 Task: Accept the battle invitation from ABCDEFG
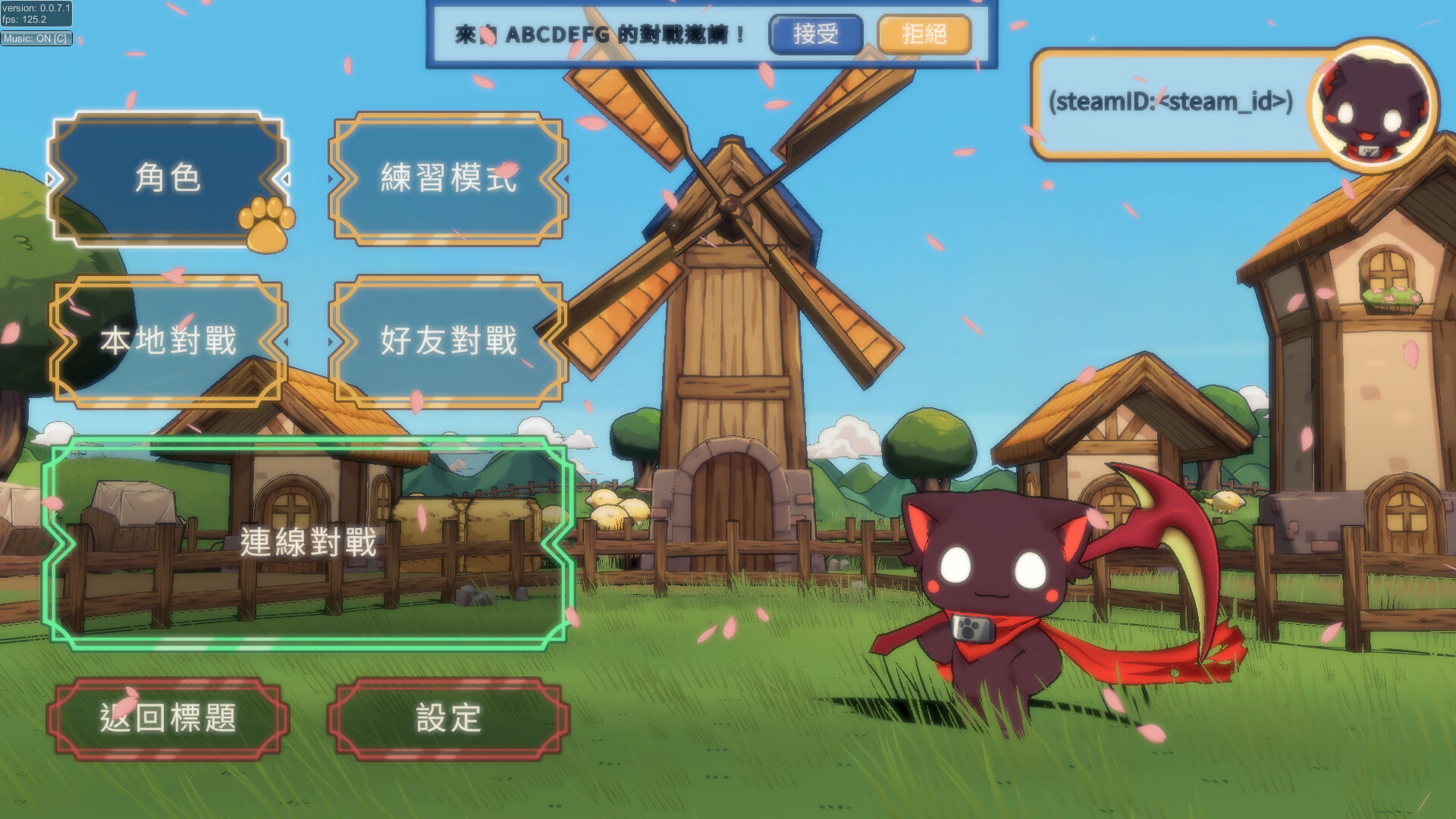pos(815,34)
